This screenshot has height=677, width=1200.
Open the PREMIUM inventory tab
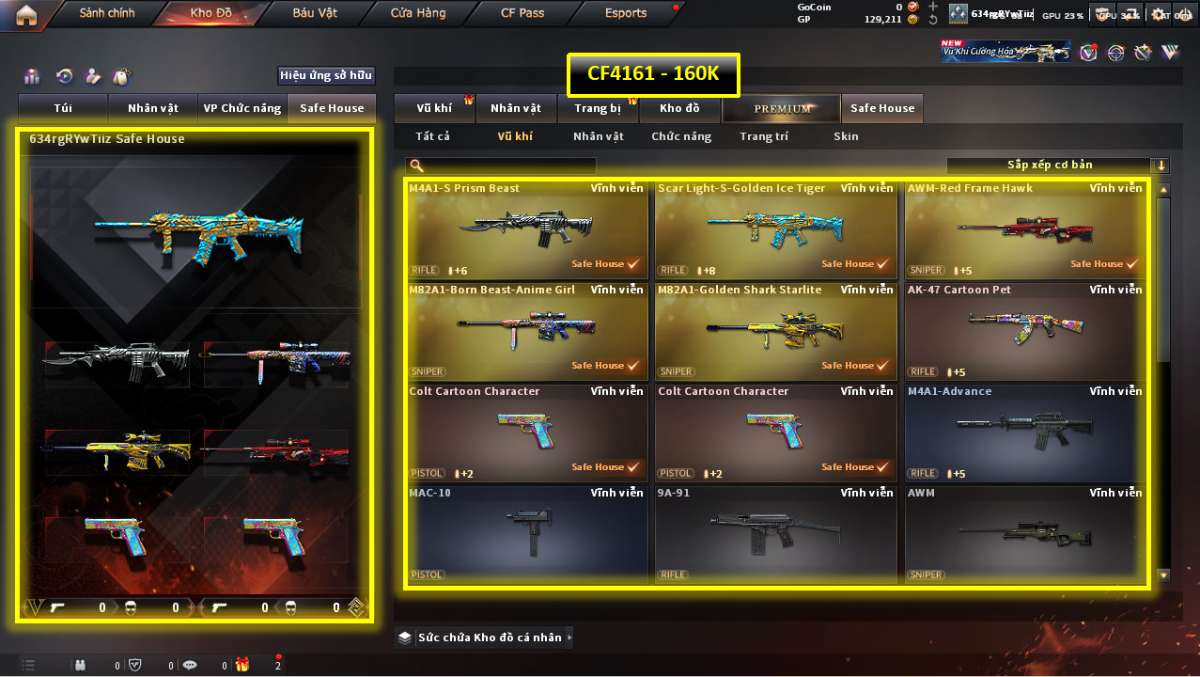pos(782,108)
